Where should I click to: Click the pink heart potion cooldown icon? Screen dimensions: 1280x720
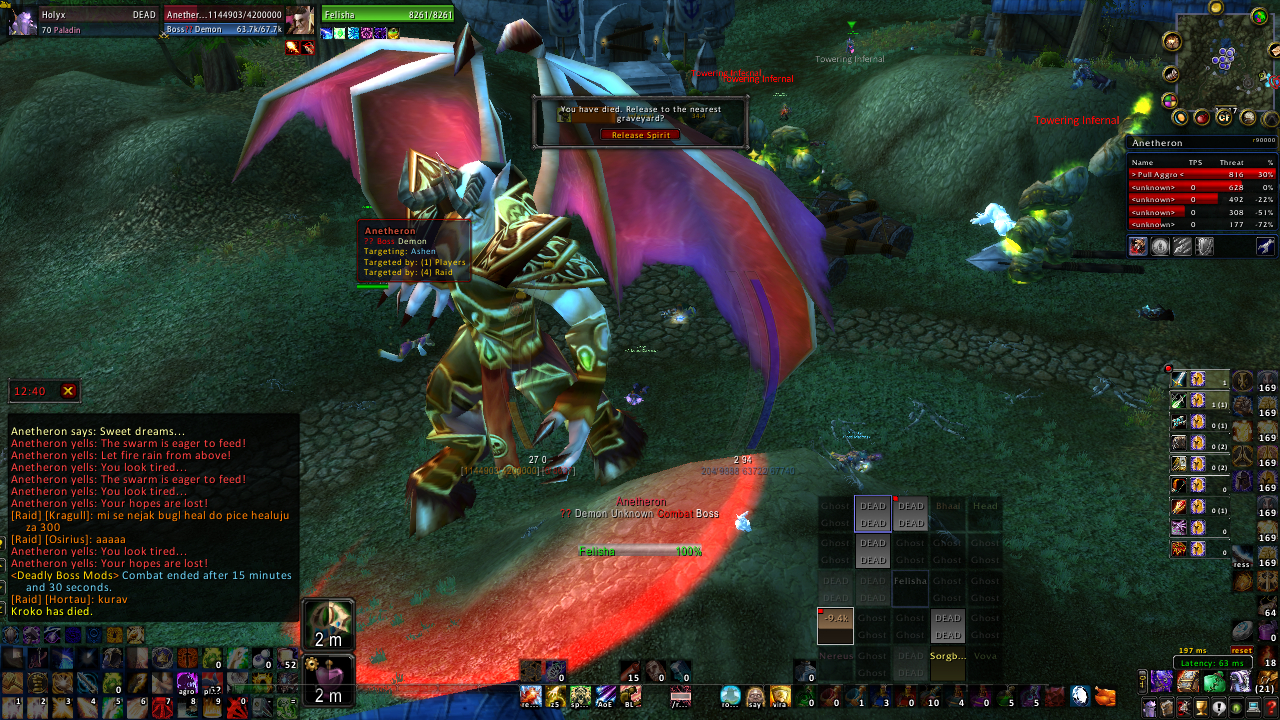click(328, 678)
